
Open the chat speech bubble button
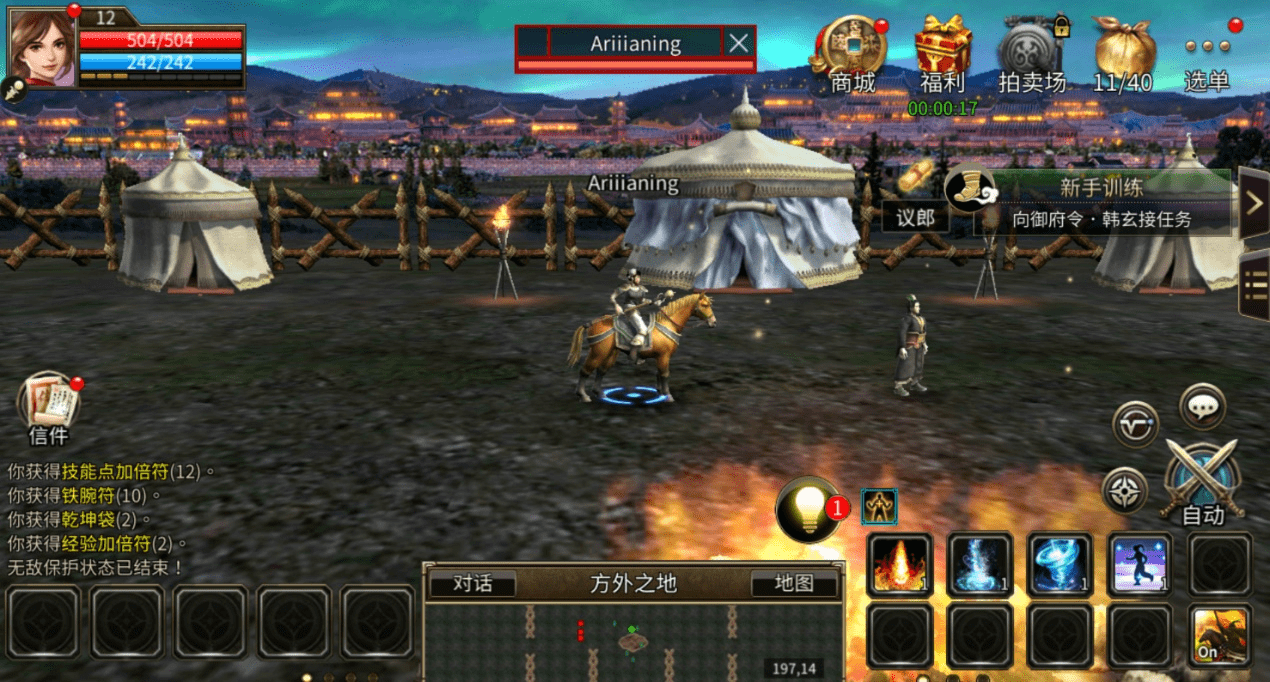click(x=1202, y=406)
